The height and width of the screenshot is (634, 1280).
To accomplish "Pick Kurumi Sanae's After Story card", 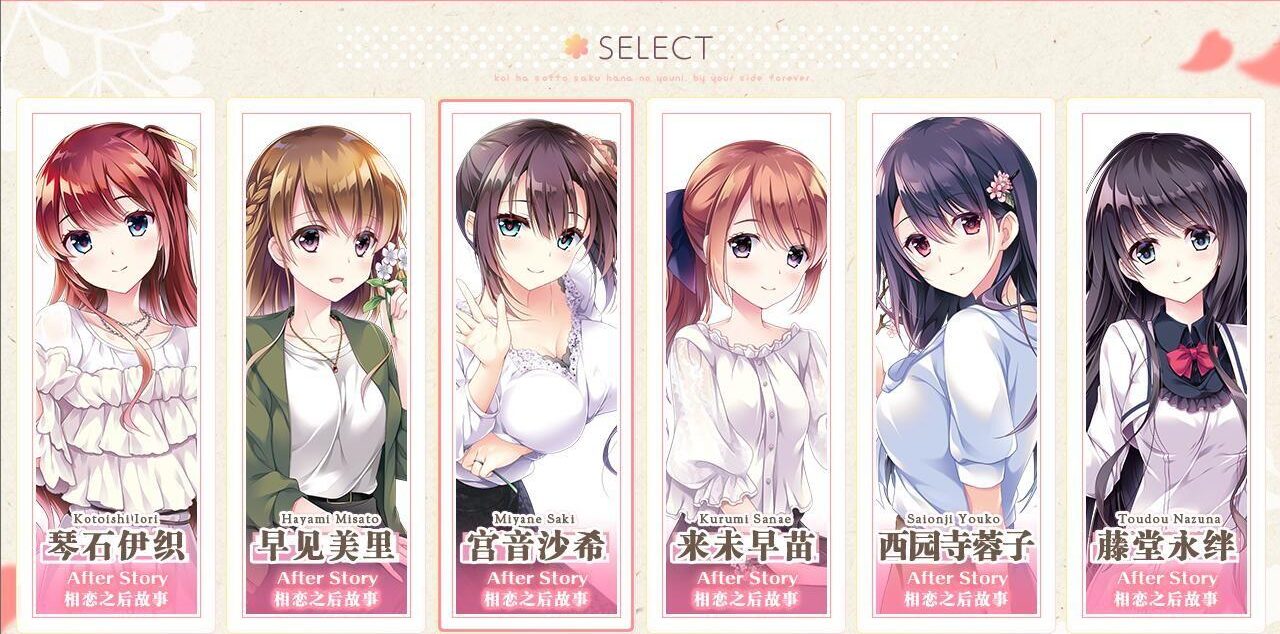I will pyautogui.click(x=746, y=365).
